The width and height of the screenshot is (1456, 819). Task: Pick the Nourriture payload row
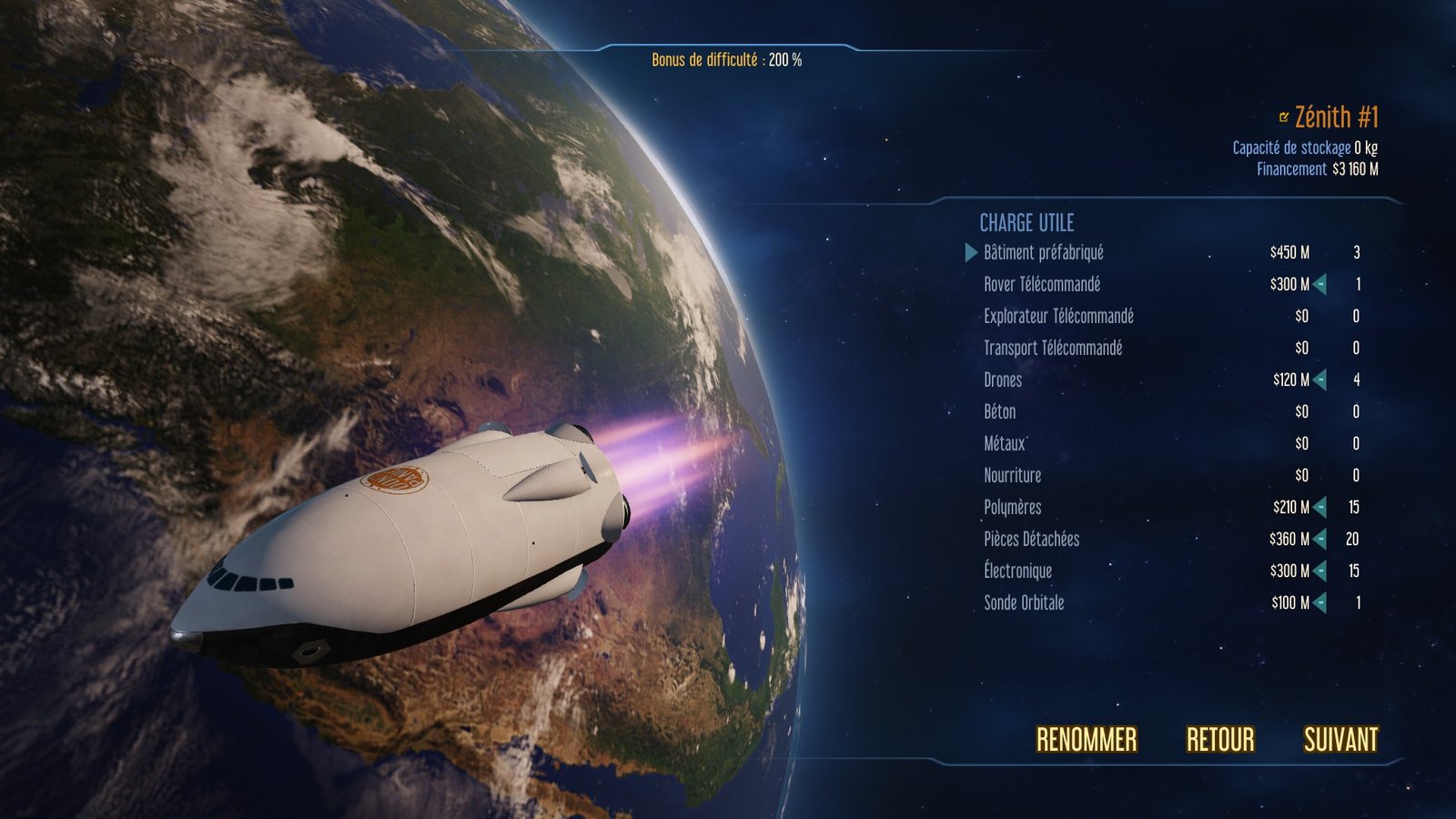[1012, 476]
